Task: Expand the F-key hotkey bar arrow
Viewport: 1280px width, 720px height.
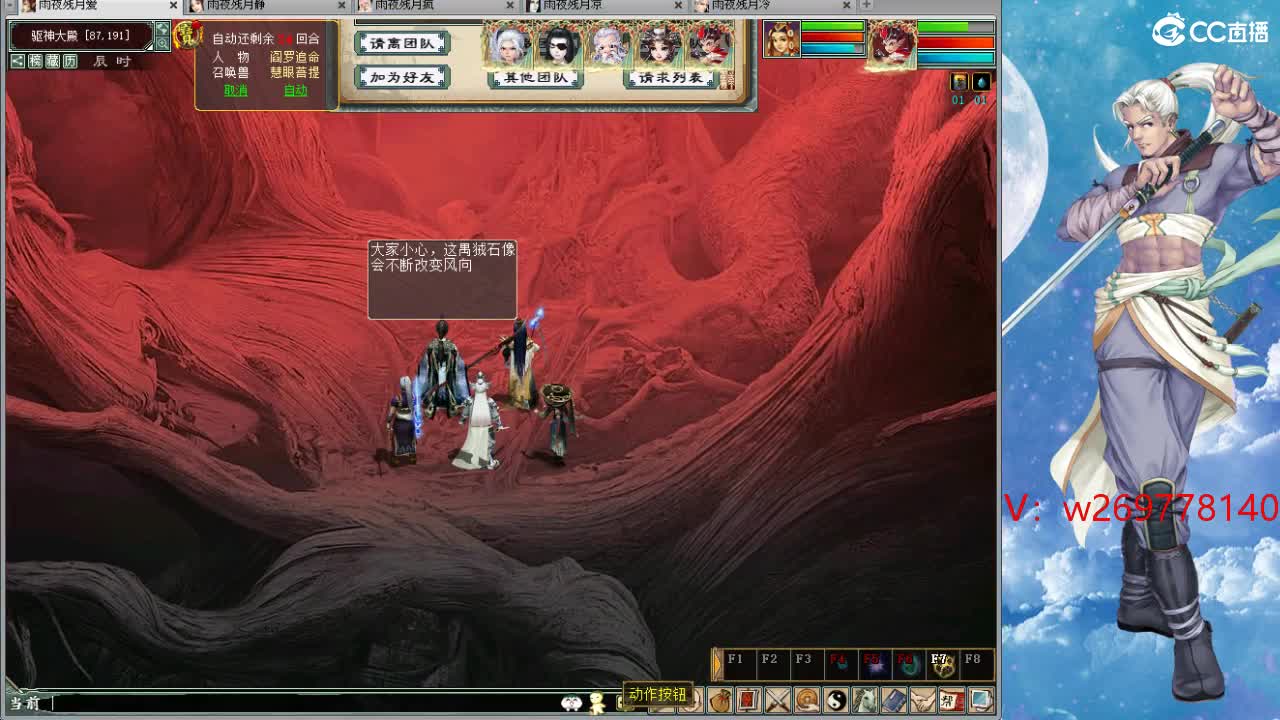Action: (716, 663)
